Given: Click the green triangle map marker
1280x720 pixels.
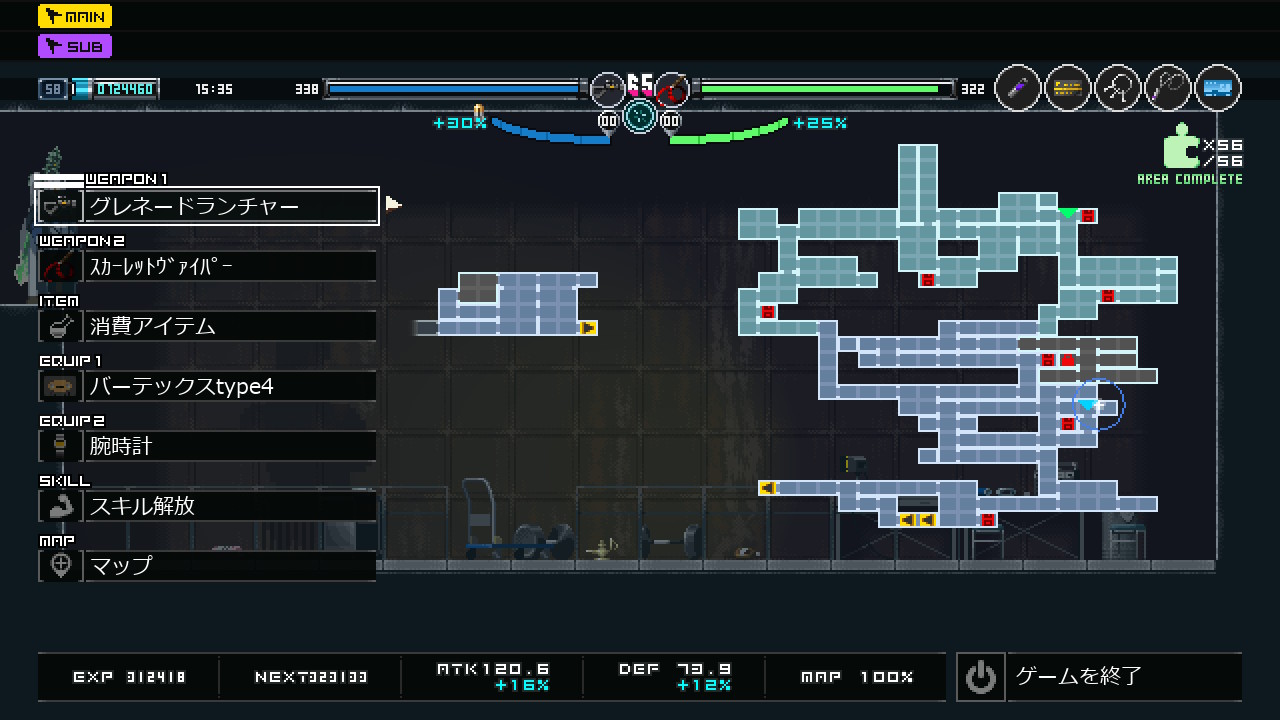Looking at the screenshot, I should coord(1068,213).
